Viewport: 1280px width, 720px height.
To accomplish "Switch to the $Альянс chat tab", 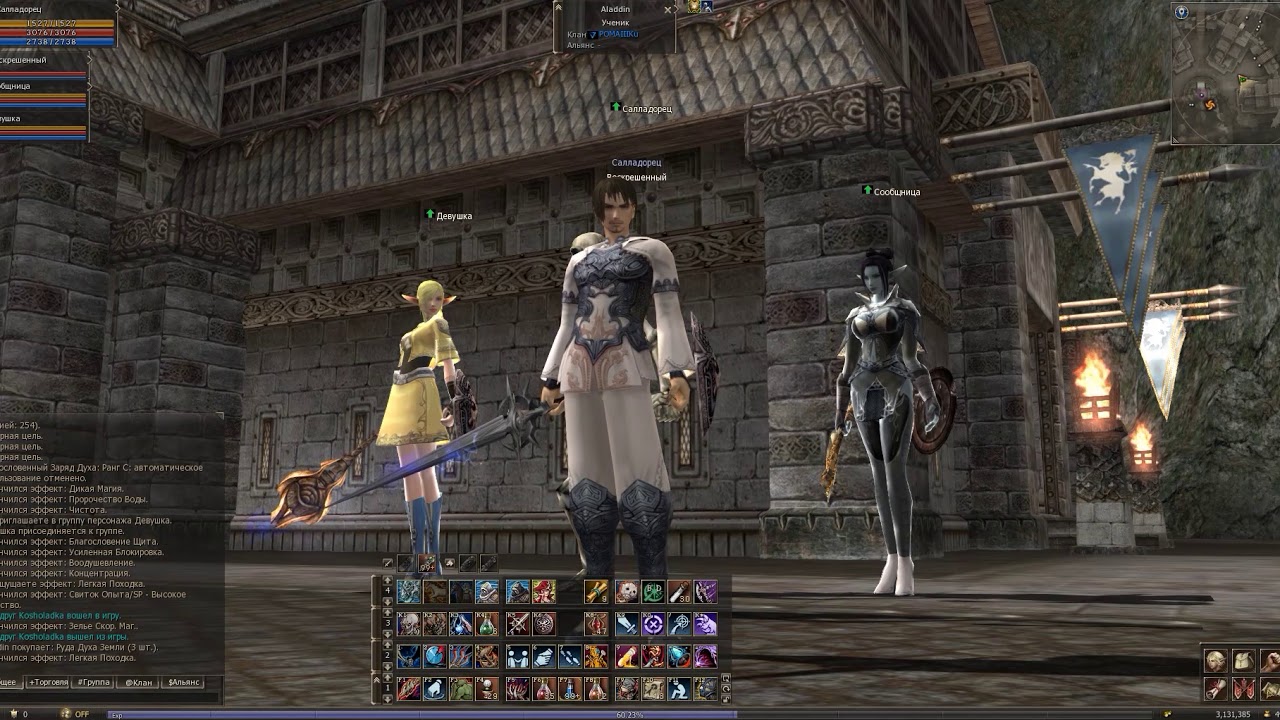I will (x=183, y=682).
